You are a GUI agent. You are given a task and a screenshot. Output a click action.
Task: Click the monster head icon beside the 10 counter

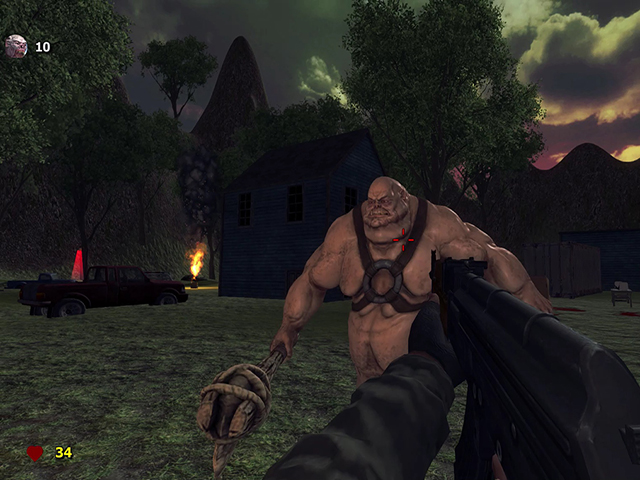pos(16,46)
